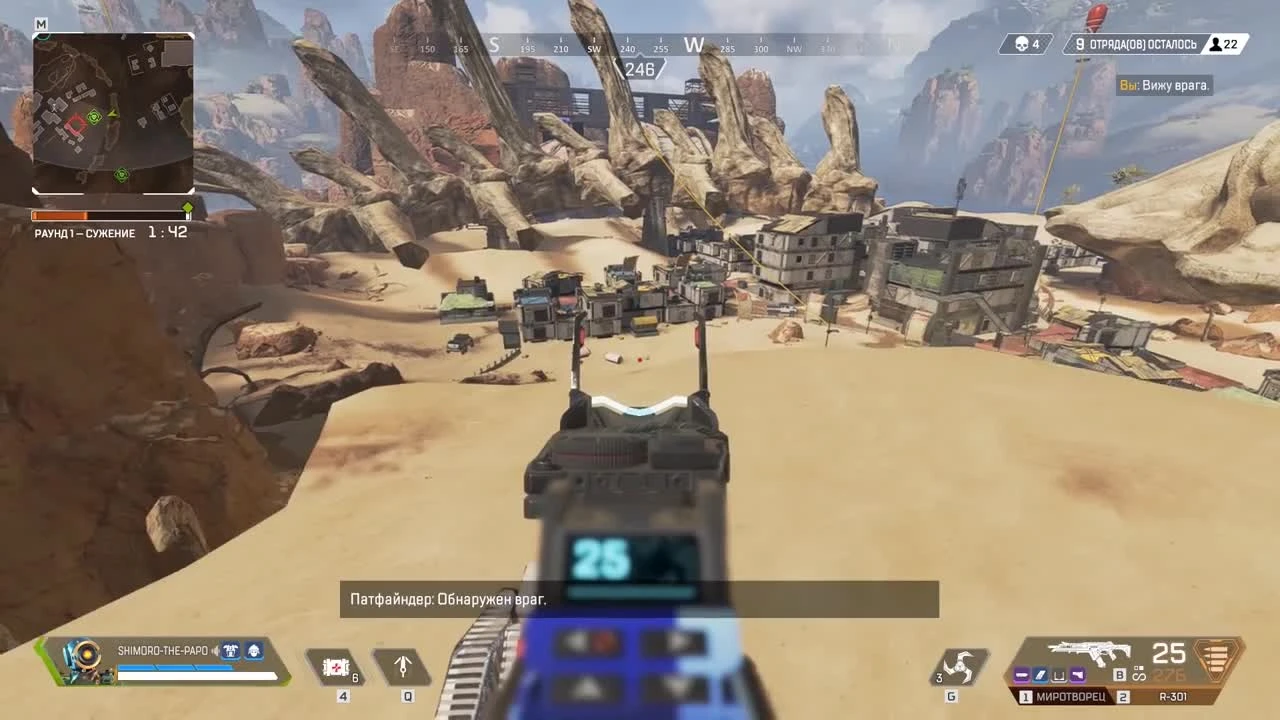Select the arc star grenade icon
The width and height of the screenshot is (1280, 720).
(x=960, y=668)
